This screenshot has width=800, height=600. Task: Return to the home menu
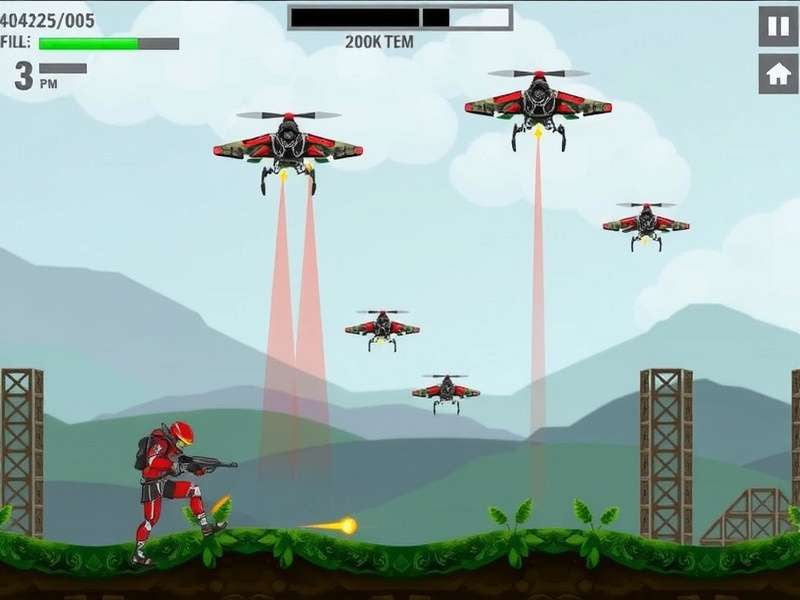[778, 74]
